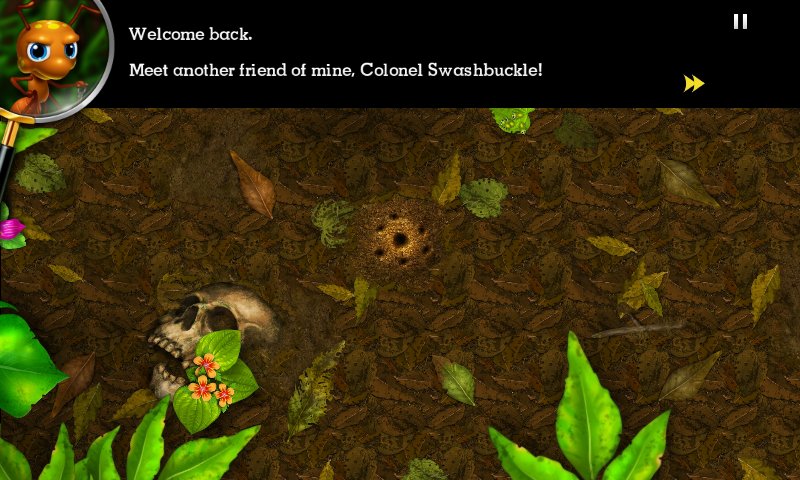800x480 pixels.
Task: Pause the game with the pause icon
Action: [740, 21]
